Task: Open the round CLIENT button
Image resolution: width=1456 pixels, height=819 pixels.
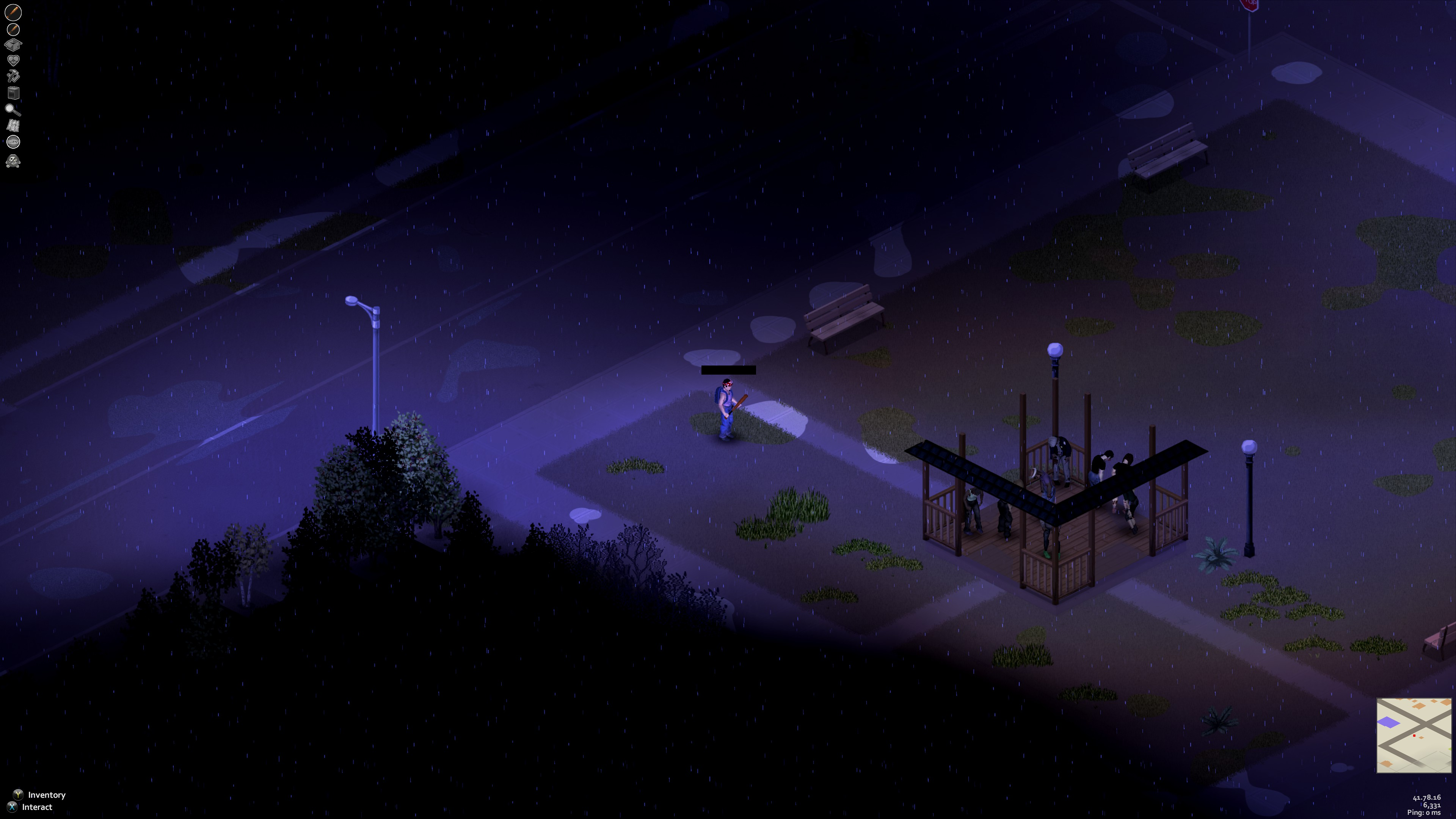Action: (x=13, y=141)
